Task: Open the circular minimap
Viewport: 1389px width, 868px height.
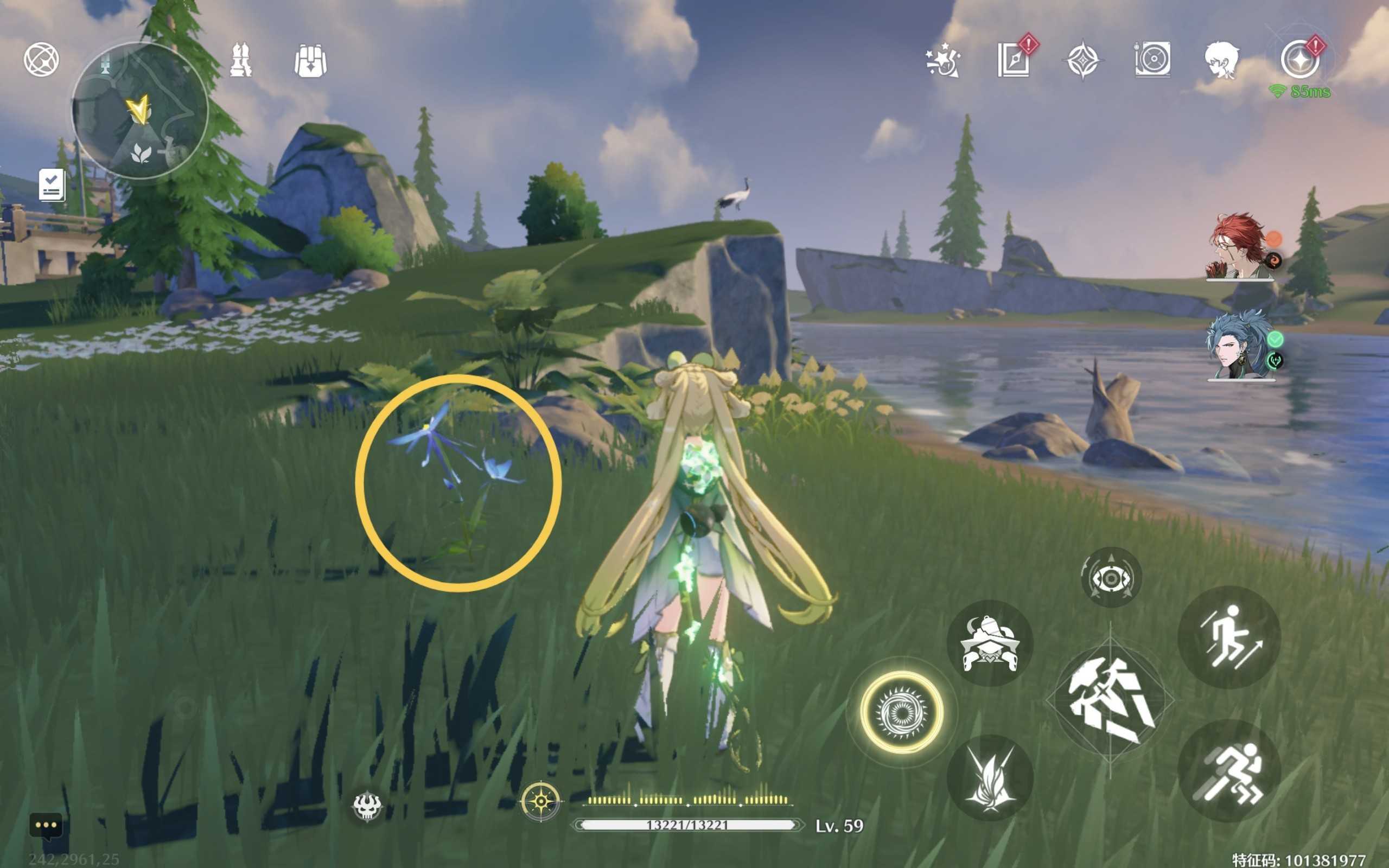Action: pyautogui.click(x=139, y=111)
